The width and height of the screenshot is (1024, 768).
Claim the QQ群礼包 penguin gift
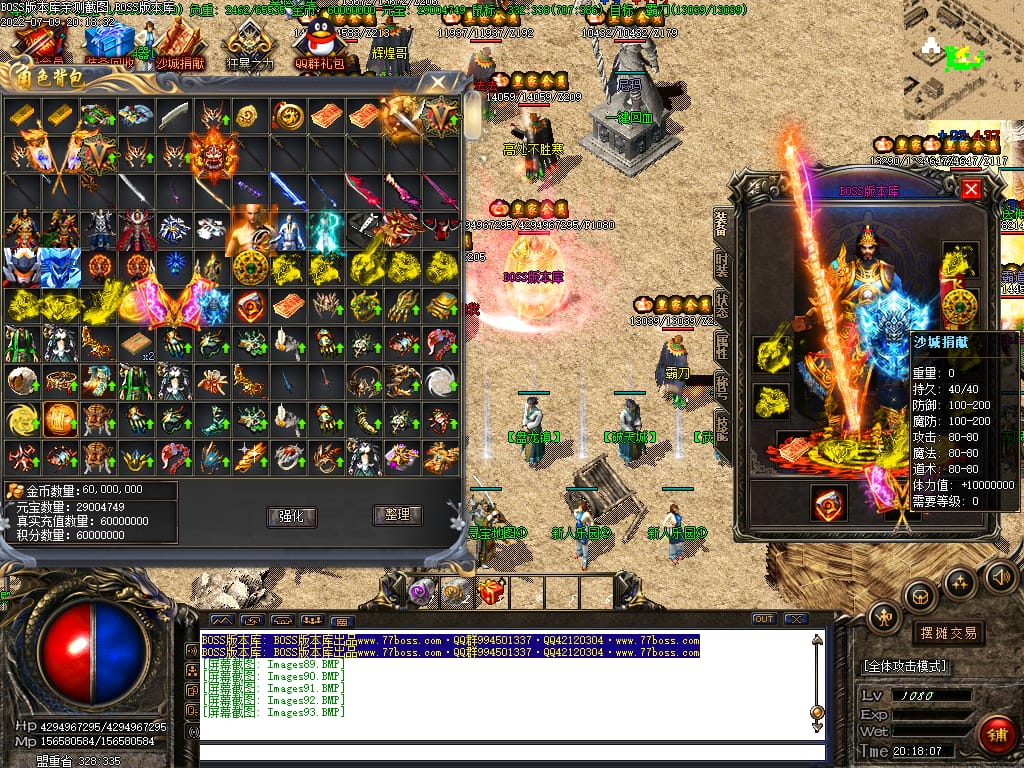pyautogui.click(x=319, y=45)
